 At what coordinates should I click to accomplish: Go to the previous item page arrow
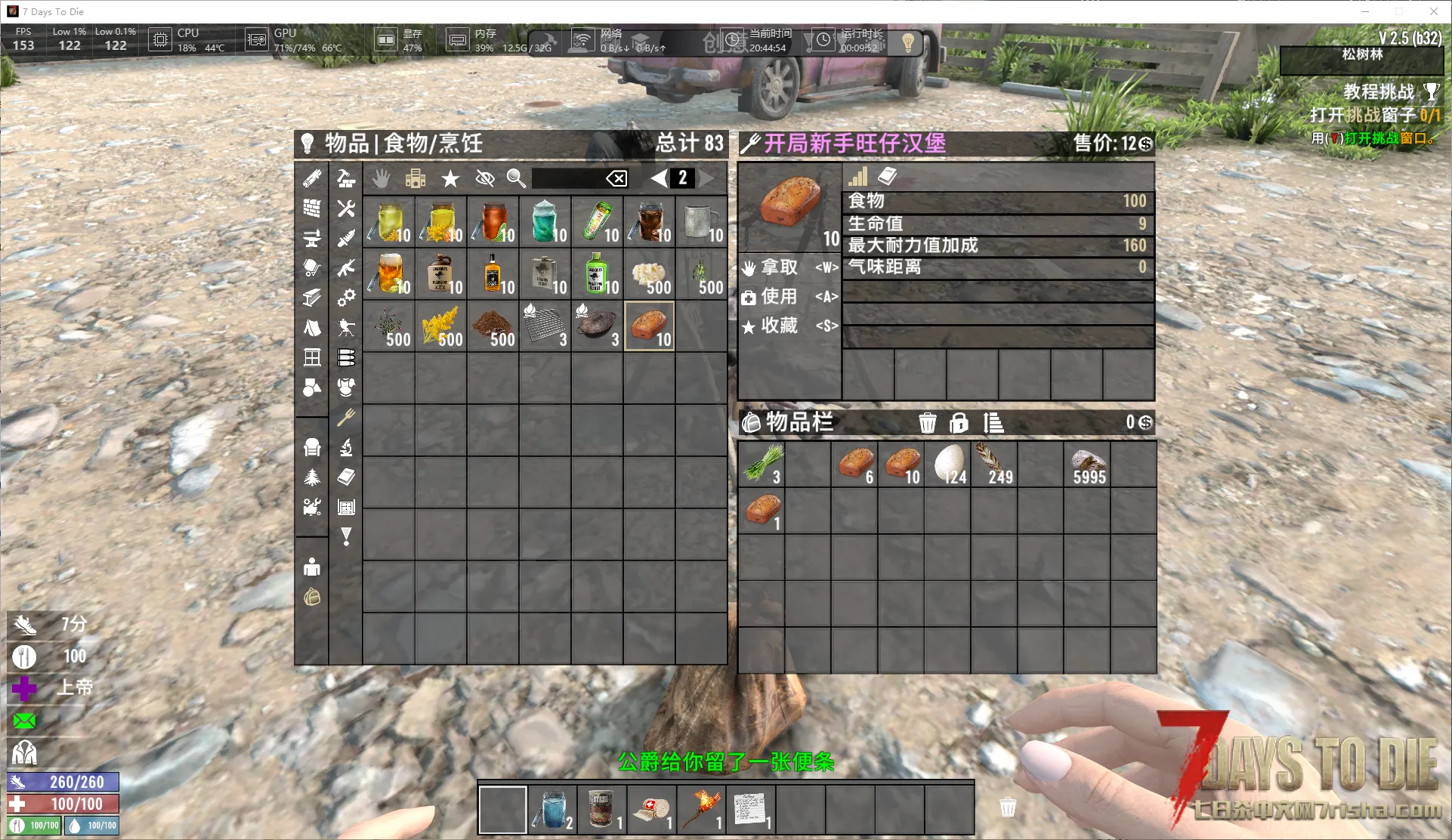pos(660,178)
